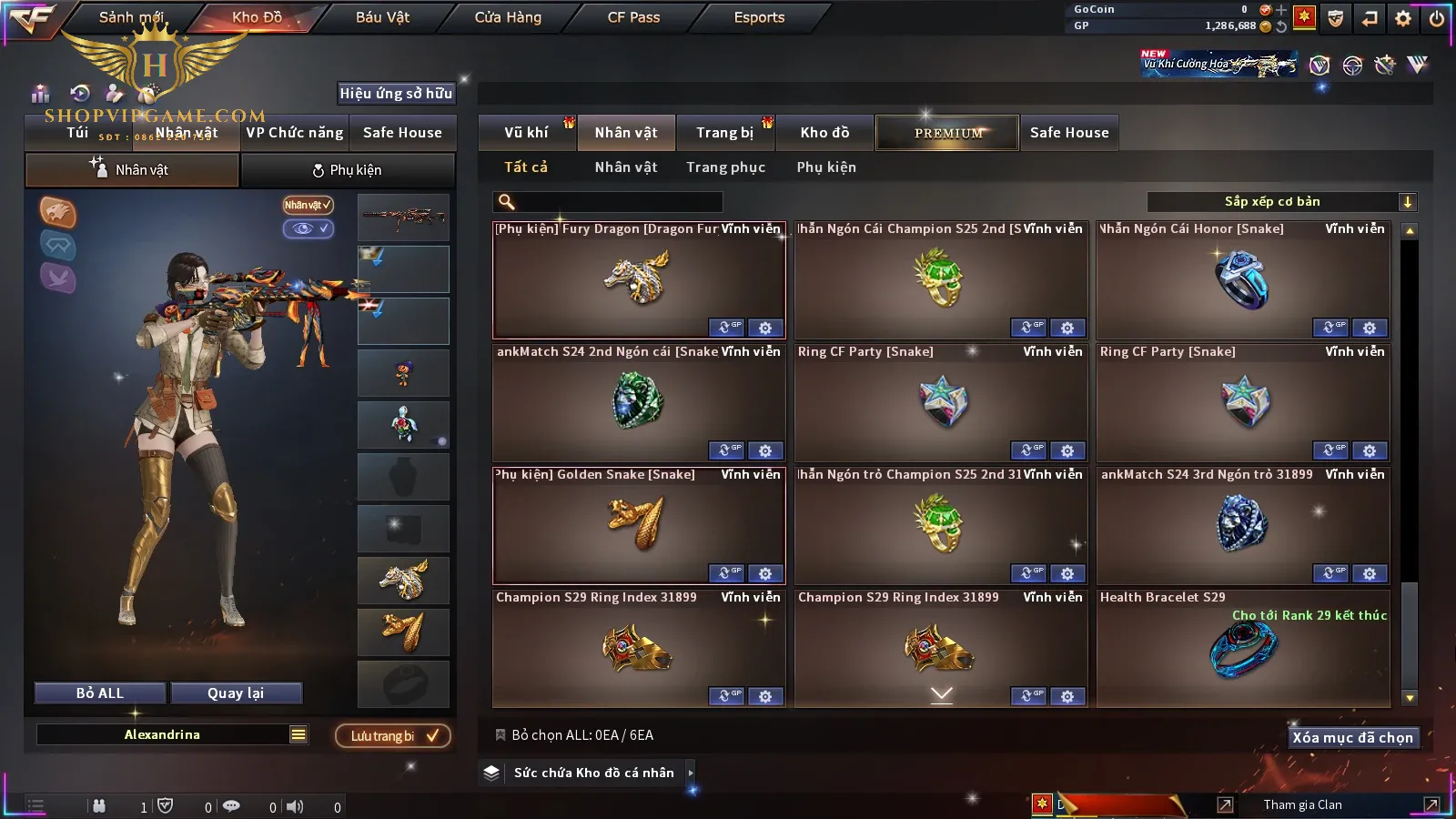This screenshot has width=1456, height=819.
Task: Click the Bỏ ALL button
Action: [100, 693]
